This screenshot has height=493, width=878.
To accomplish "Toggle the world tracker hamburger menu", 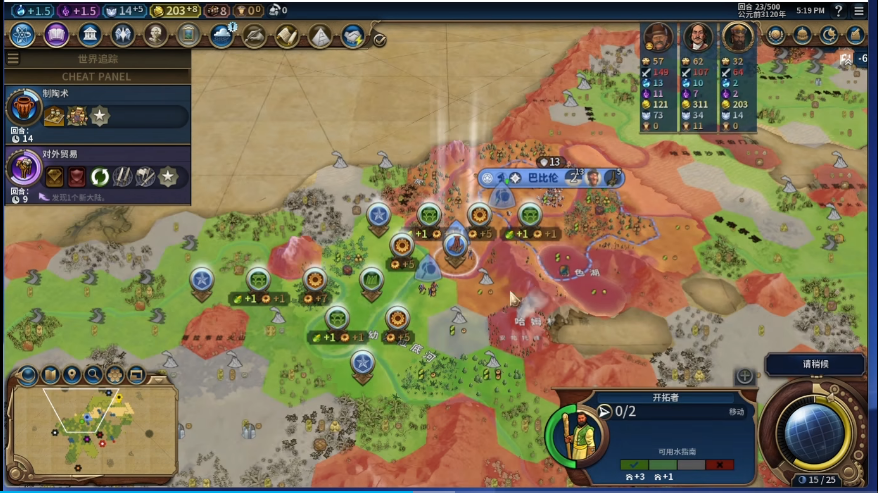I will pos(13,59).
